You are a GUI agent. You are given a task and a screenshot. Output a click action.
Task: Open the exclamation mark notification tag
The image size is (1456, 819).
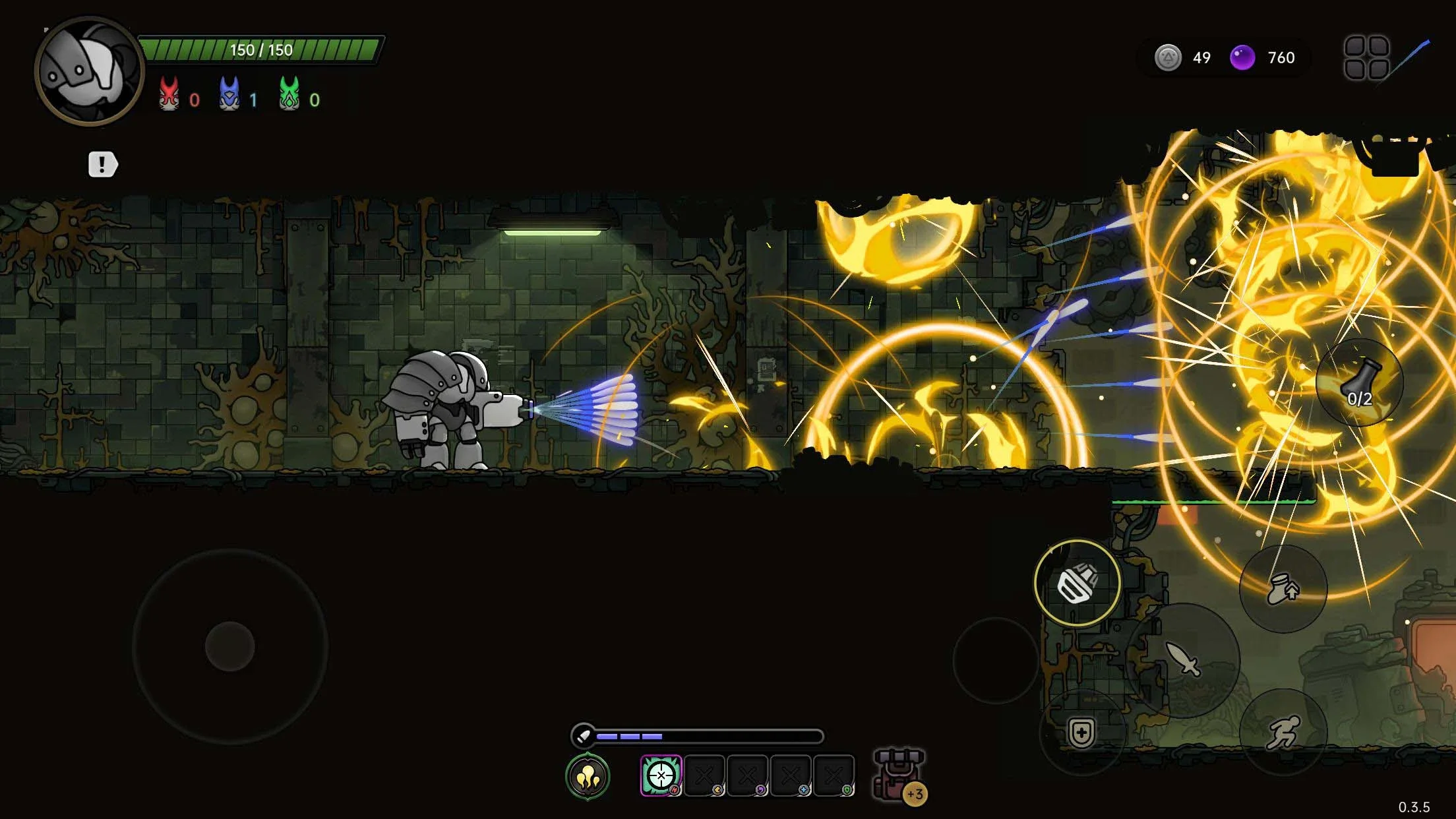102,164
